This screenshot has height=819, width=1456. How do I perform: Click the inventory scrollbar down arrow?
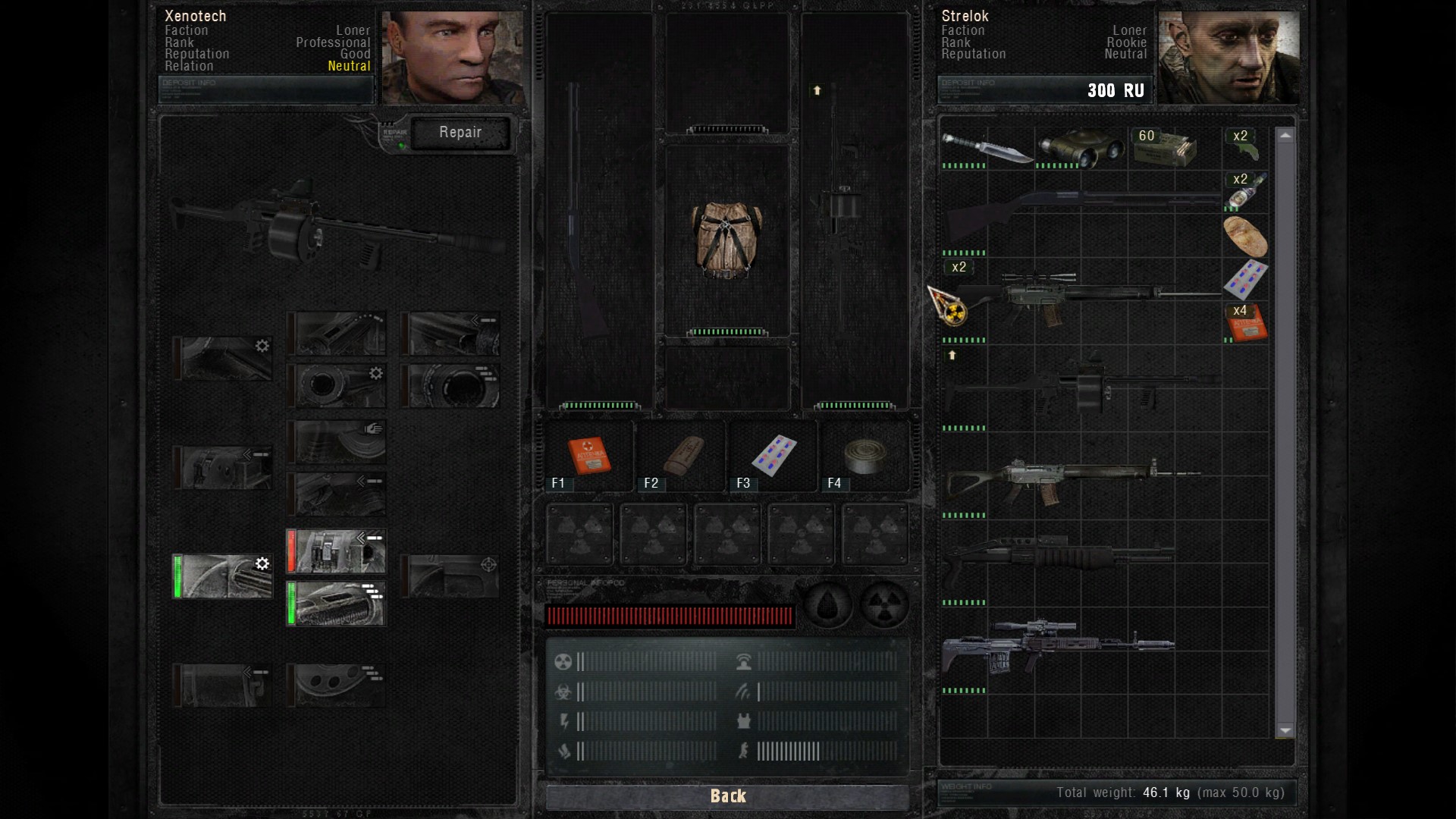(x=1285, y=731)
